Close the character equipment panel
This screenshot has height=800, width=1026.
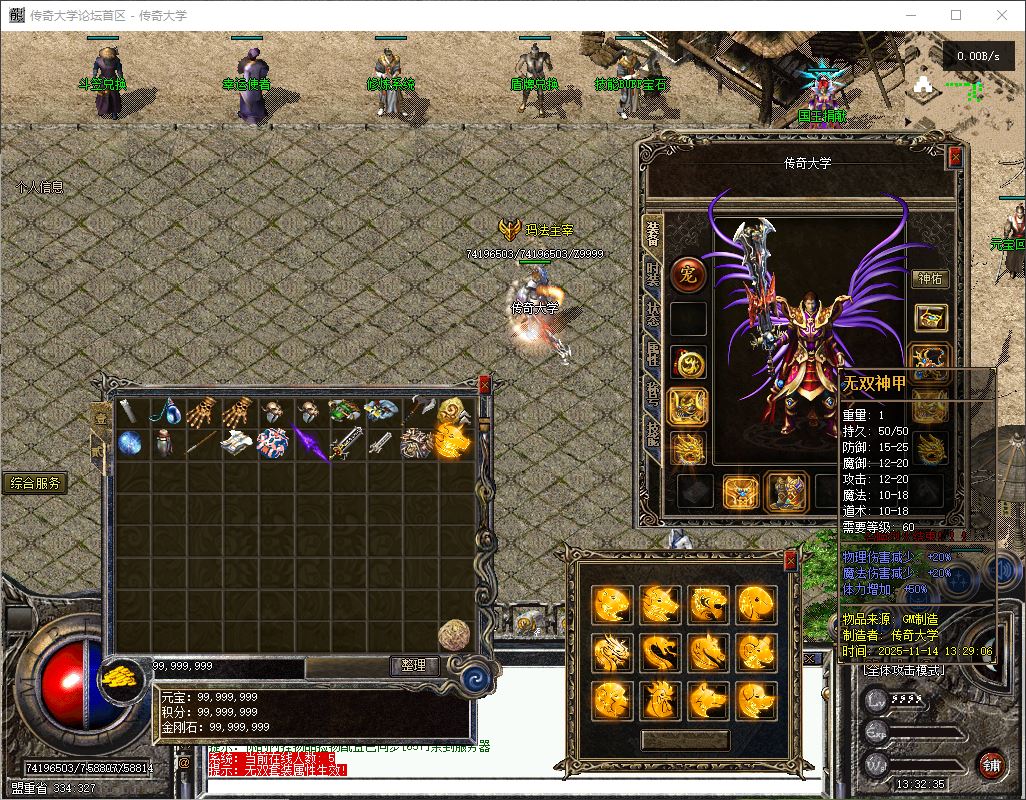click(955, 156)
